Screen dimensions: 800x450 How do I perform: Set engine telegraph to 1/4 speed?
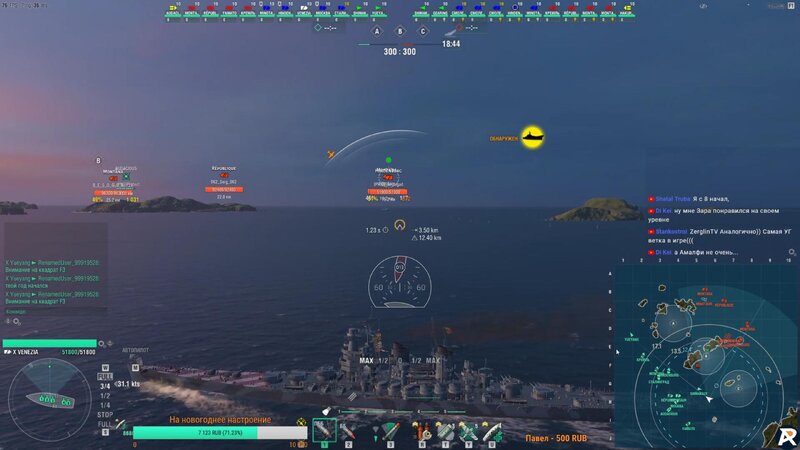point(105,403)
